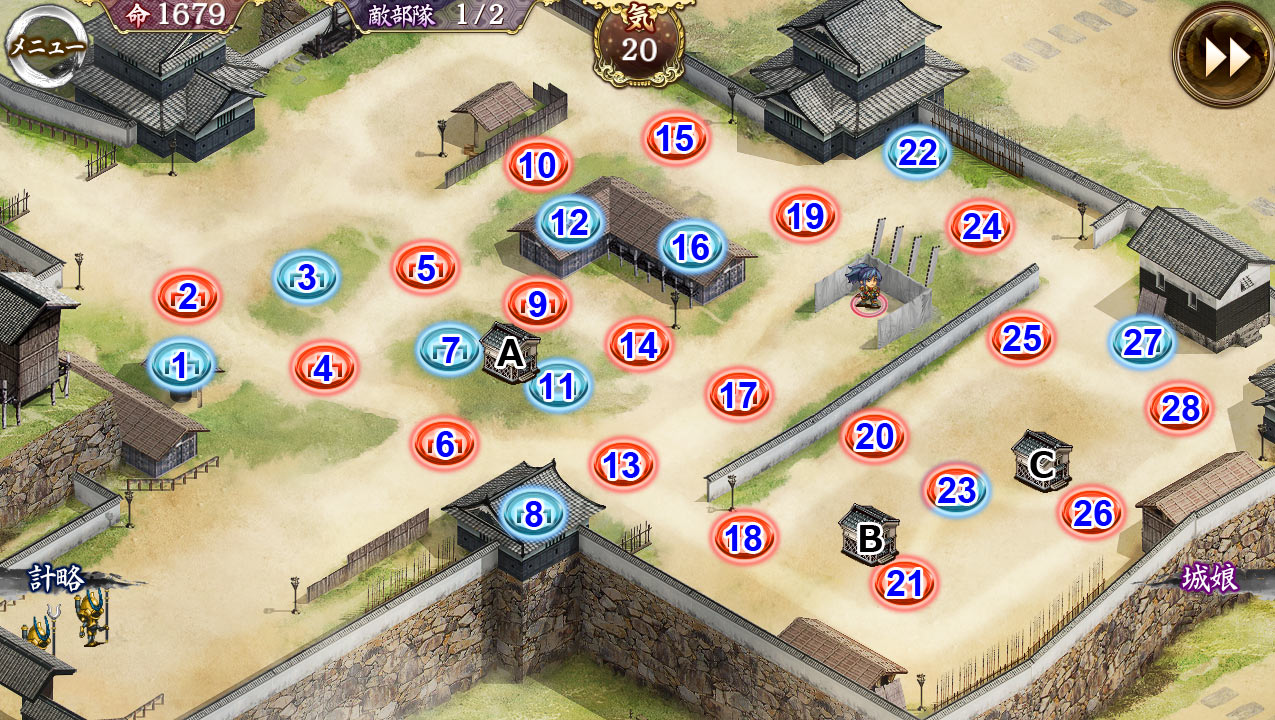Choose red deployment slot number 21
Viewport: 1275px width, 720px height.
905,583
